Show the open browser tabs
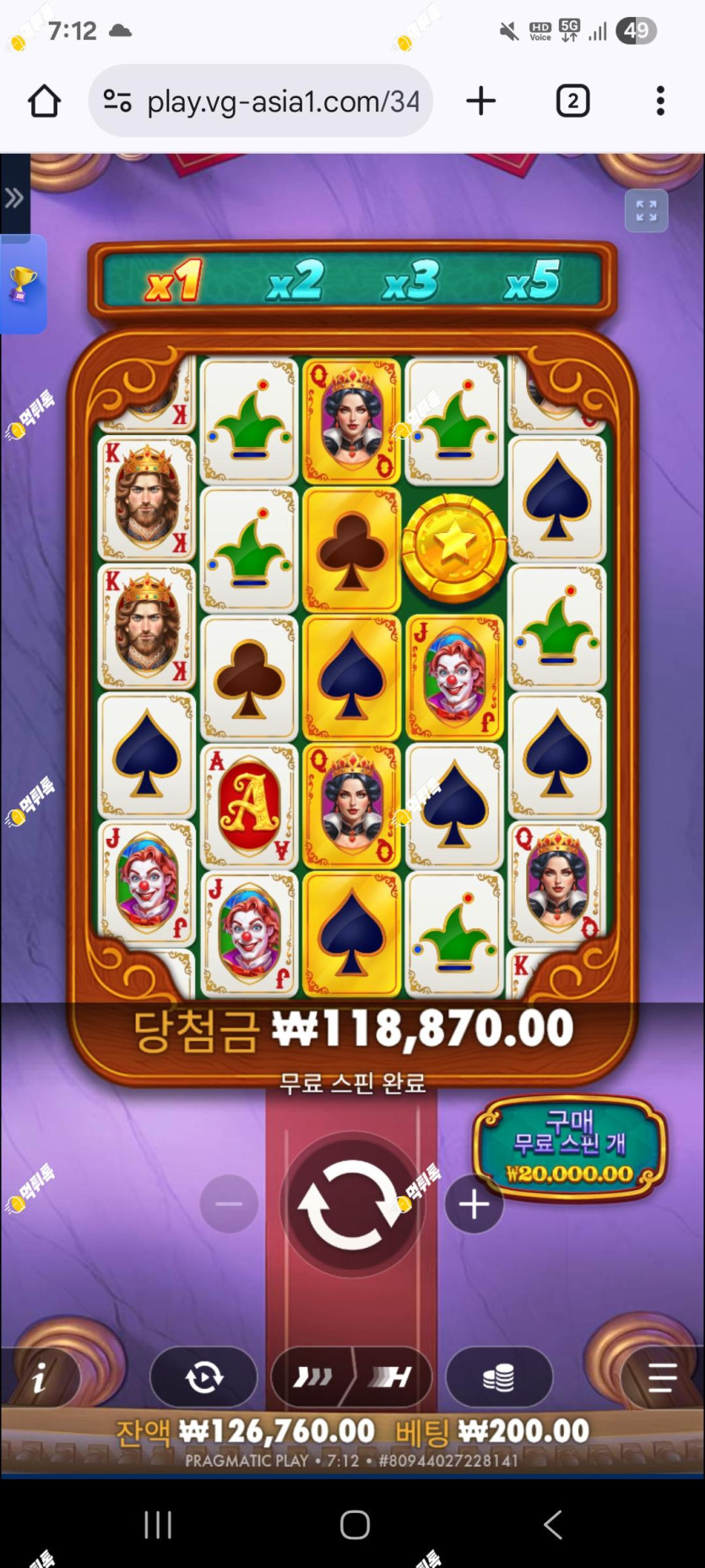 [572, 101]
